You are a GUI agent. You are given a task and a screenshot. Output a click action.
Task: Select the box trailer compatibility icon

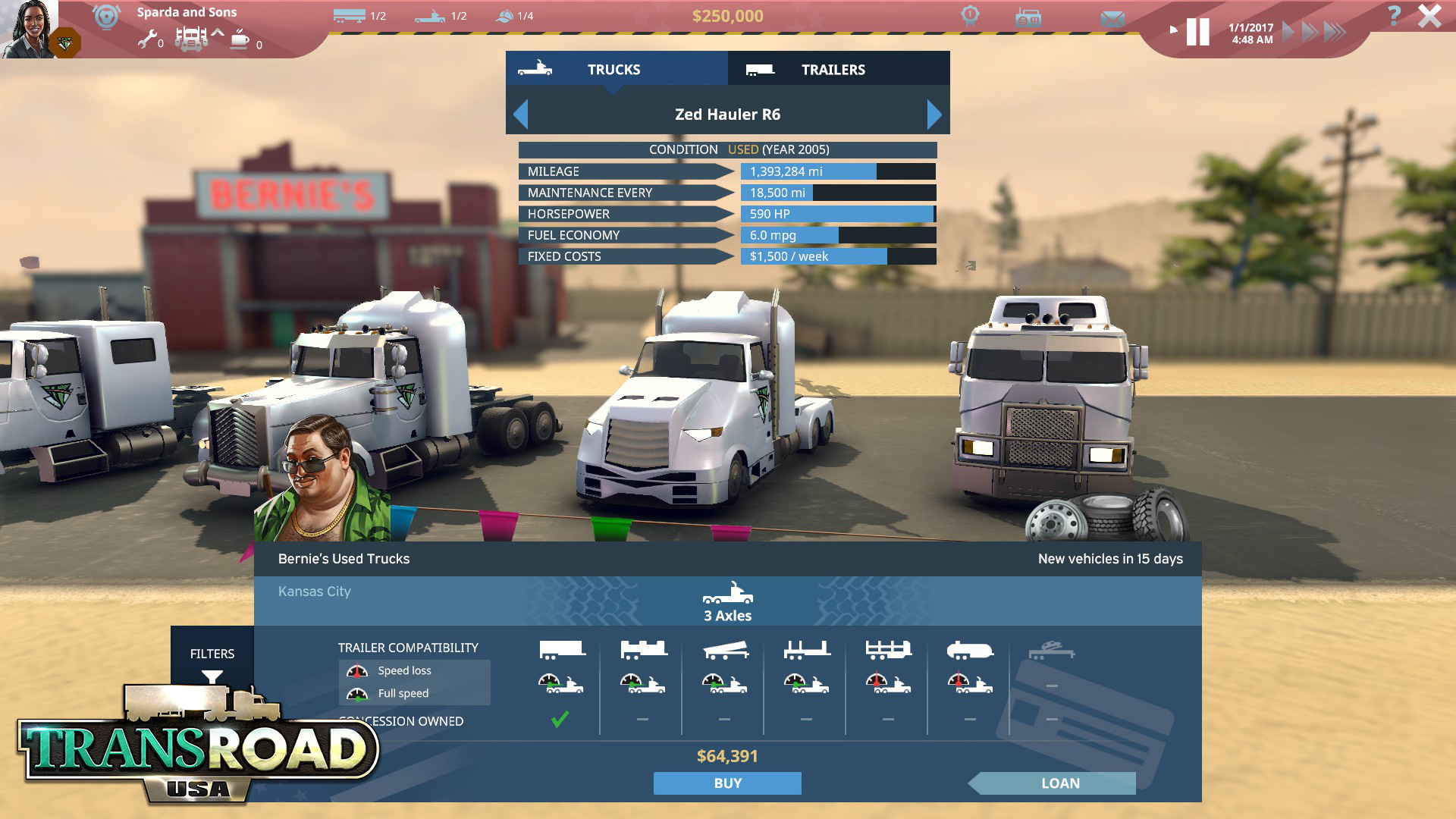(x=562, y=650)
